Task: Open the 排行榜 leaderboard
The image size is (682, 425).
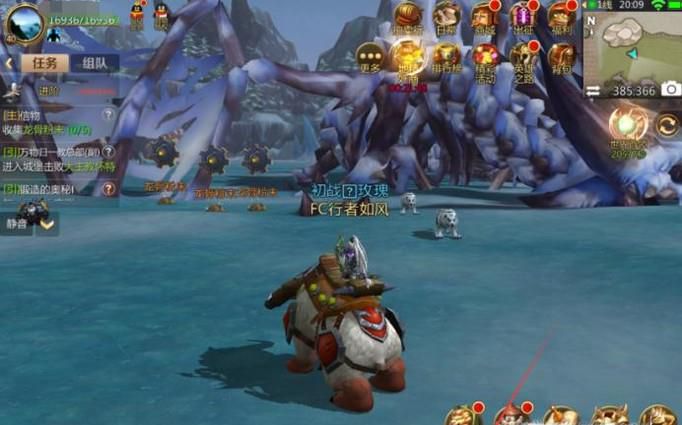Action: (446, 58)
